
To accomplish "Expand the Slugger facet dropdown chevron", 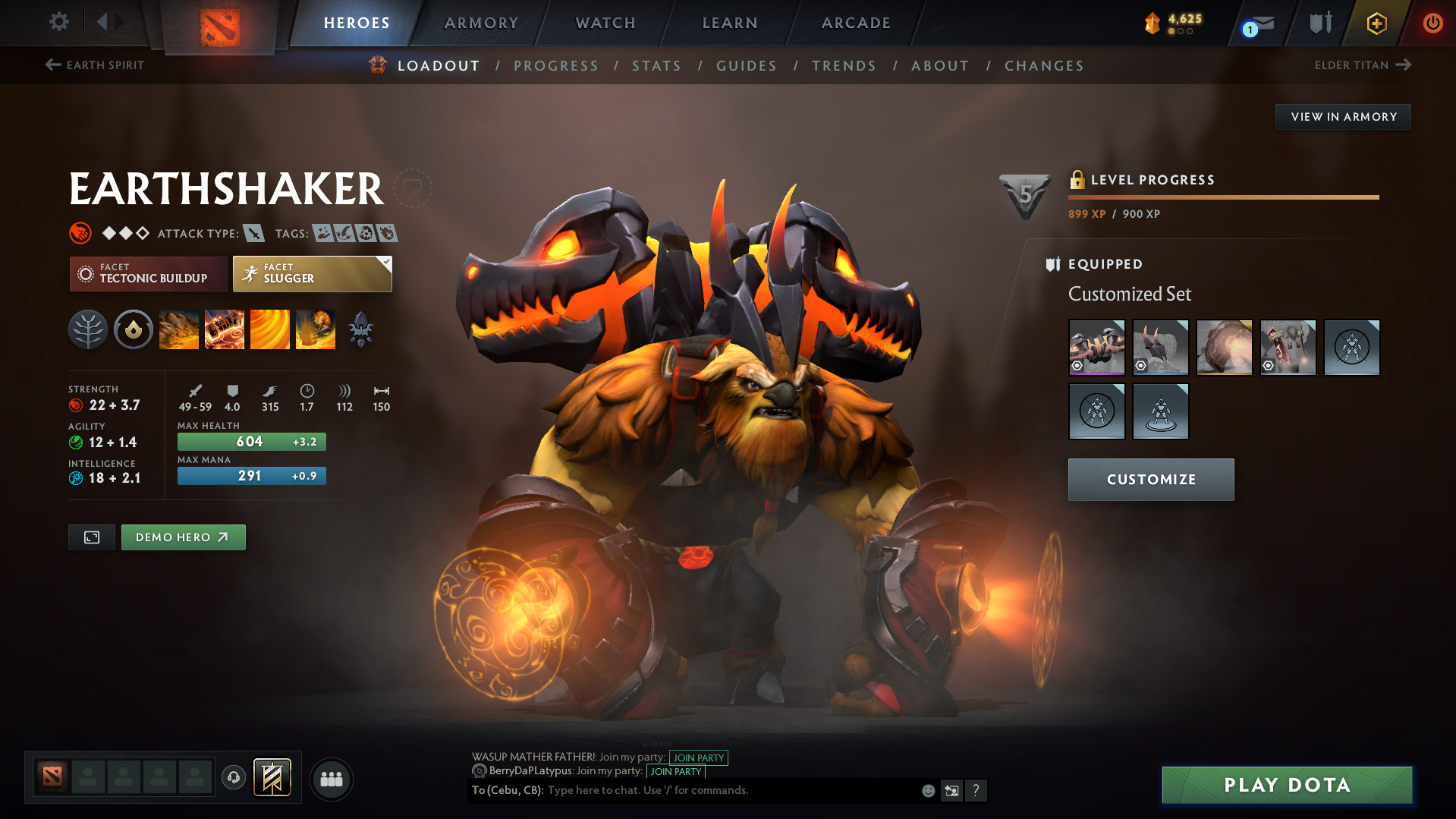I will coord(387,263).
